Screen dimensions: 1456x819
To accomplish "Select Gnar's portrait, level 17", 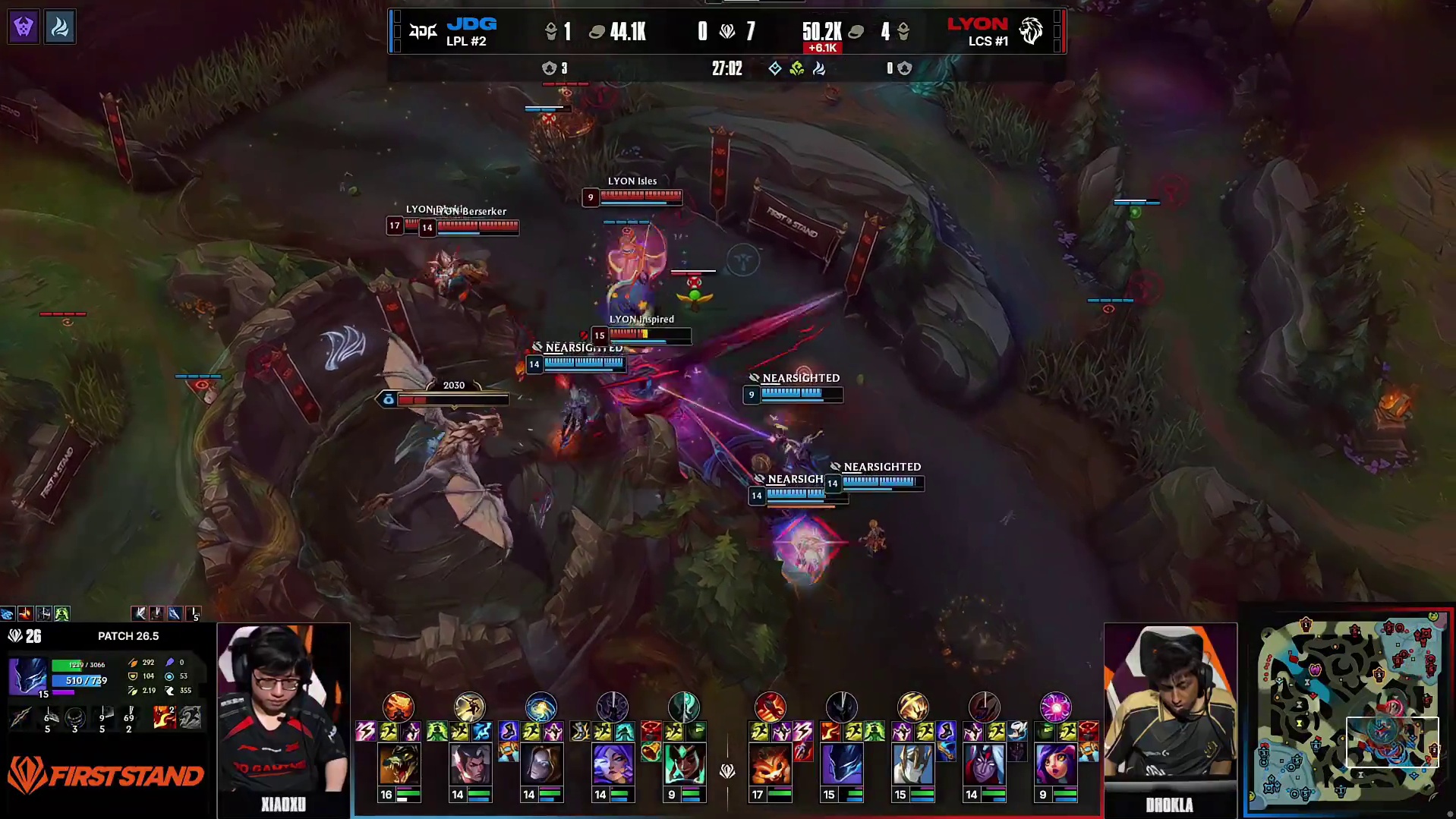I will click(x=770, y=764).
